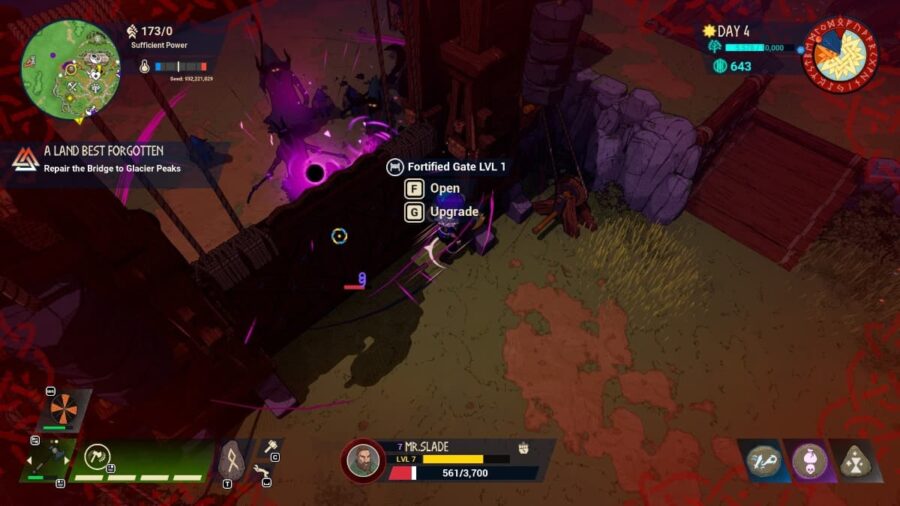Activate the axe throw ability
900x506 pixels.
tap(98, 459)
